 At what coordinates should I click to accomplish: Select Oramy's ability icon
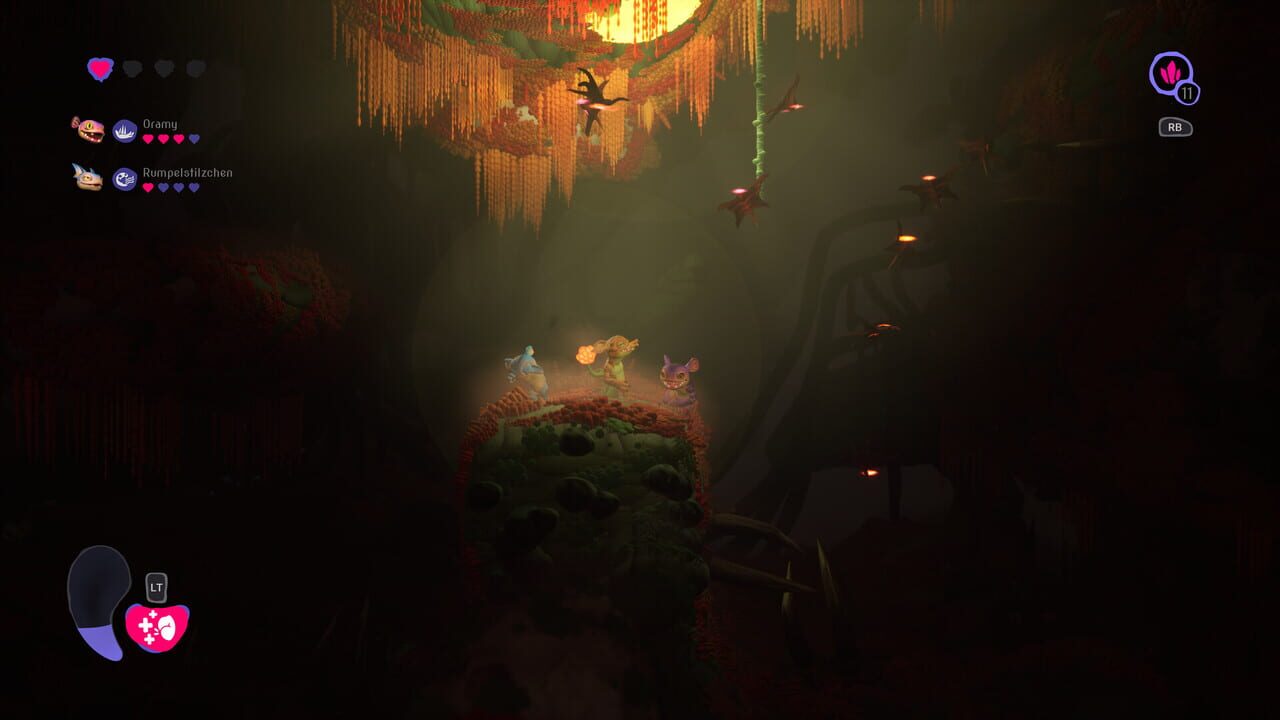click(x=124, y=130)
